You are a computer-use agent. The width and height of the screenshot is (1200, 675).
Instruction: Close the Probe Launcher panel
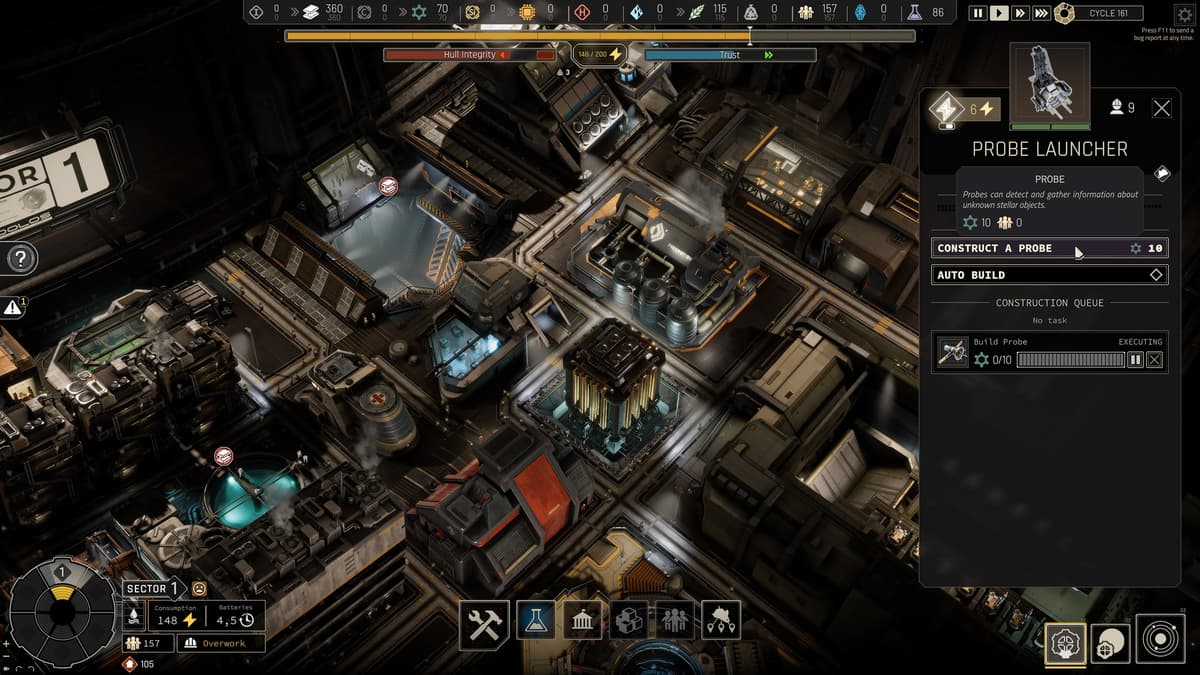(x=1161, y=108)
